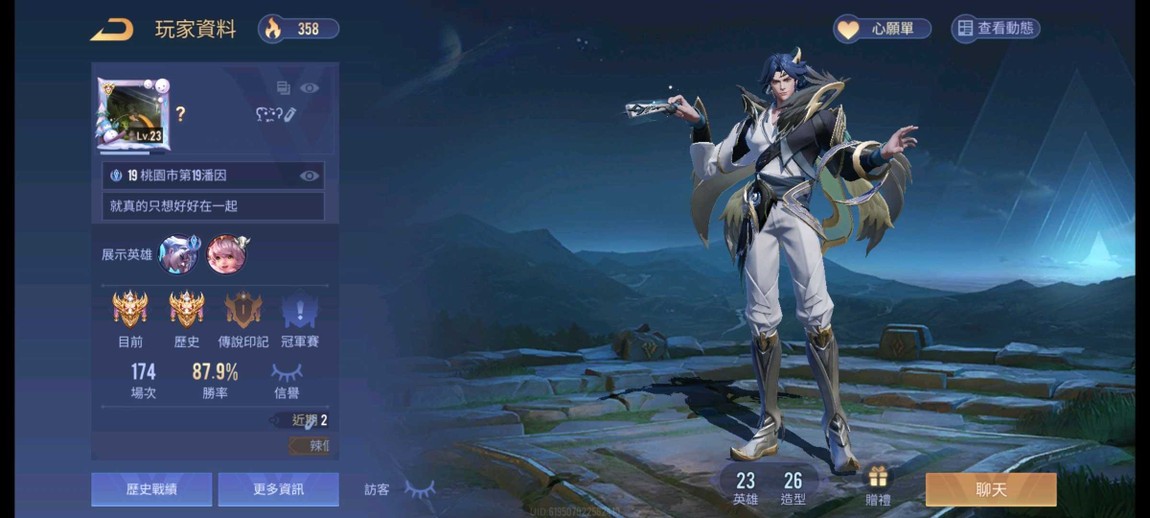This screenshot has height=518, width=1150.
Task: Select the pink-haired showcase hero
Action: coord(227,254)
